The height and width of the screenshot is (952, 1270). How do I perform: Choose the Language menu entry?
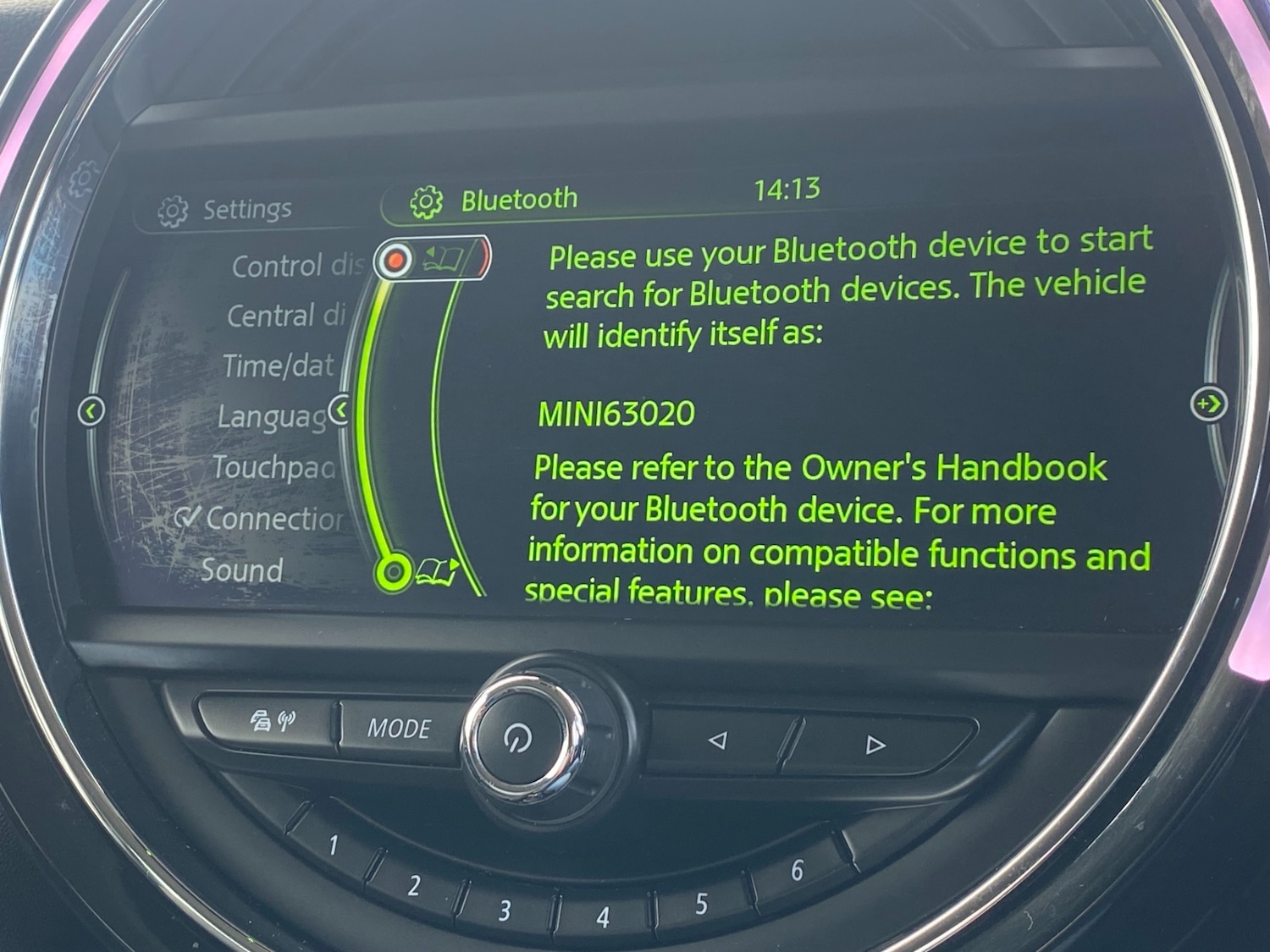click(271, 416)
